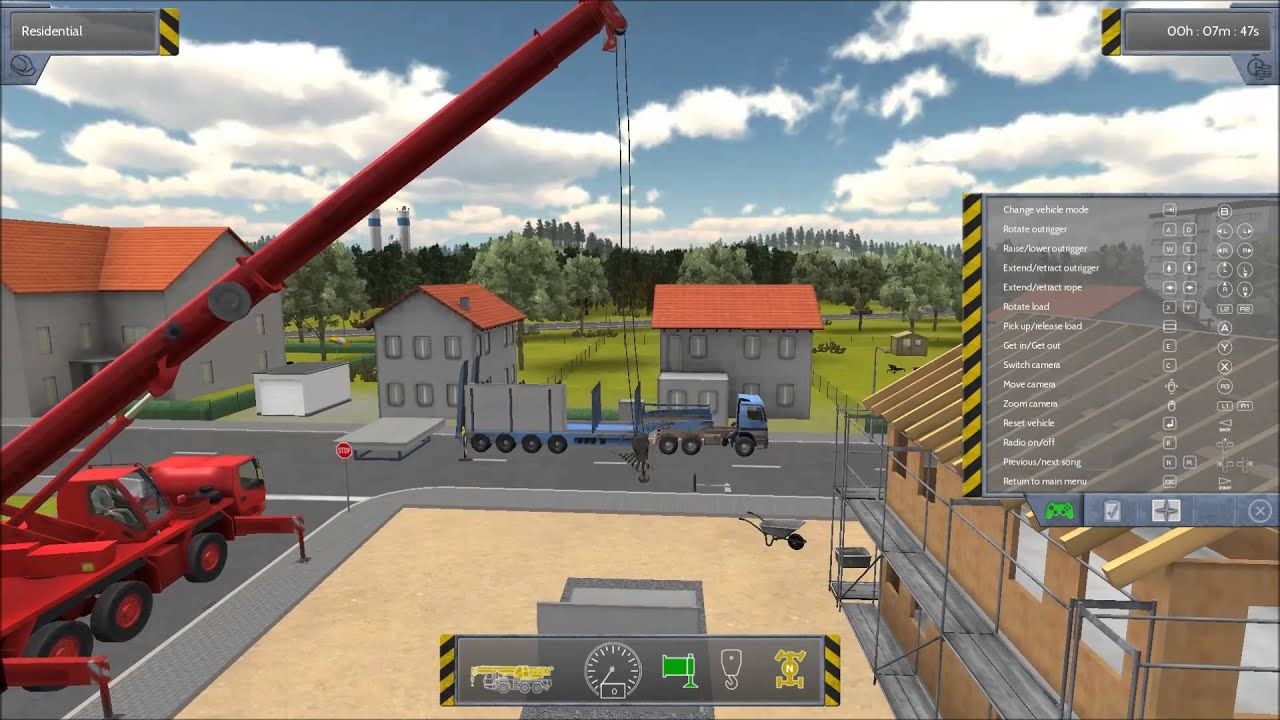1280x720 pixels.
Task: Click the ESC key binding for main menu
Action: coord(1167,480)
